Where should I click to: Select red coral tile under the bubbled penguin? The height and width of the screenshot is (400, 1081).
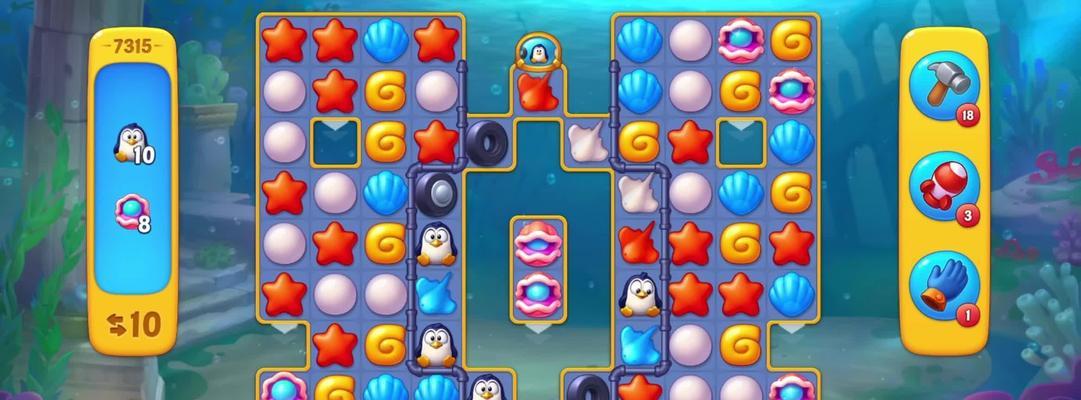click(x=537, y=92)
